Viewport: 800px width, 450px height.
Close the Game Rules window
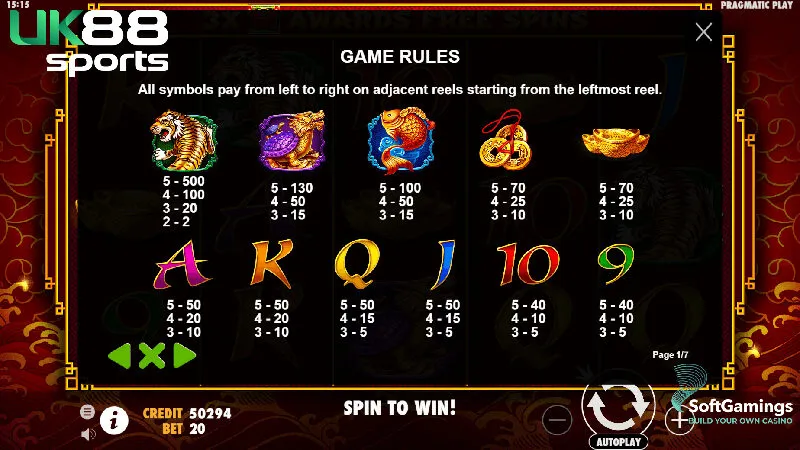(x=703, y=32)
